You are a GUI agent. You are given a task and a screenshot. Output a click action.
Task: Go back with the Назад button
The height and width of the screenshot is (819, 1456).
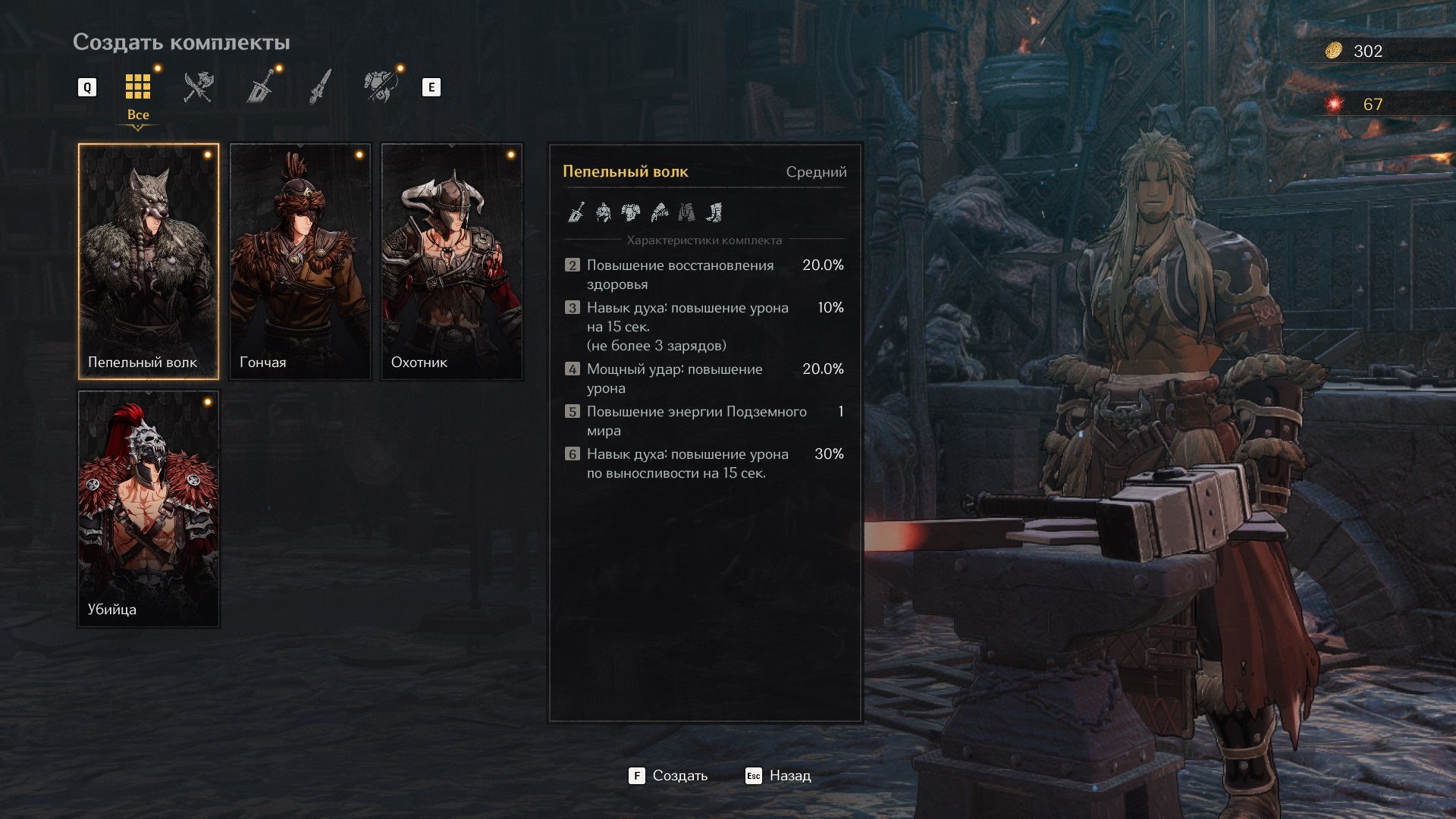pyautogui.click(x=779, y=776)
